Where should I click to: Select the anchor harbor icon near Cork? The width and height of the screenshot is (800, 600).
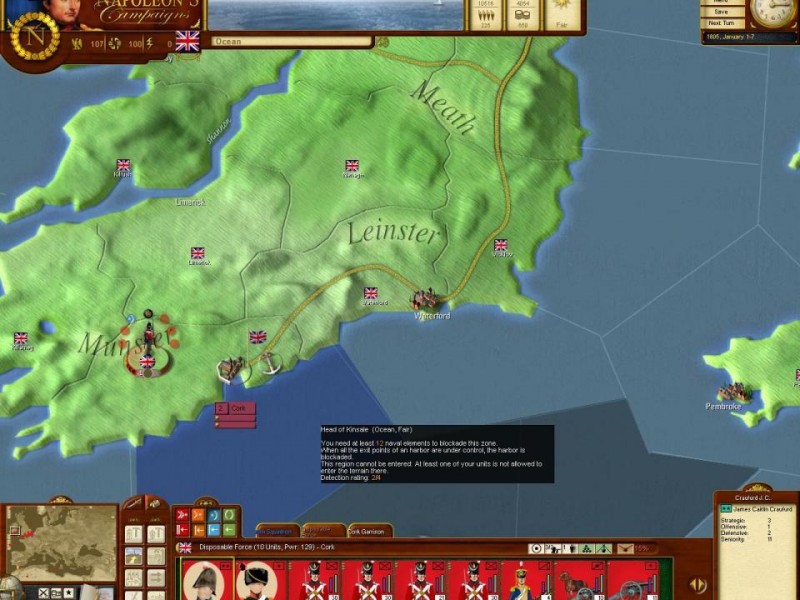click(x=269, y=365)
